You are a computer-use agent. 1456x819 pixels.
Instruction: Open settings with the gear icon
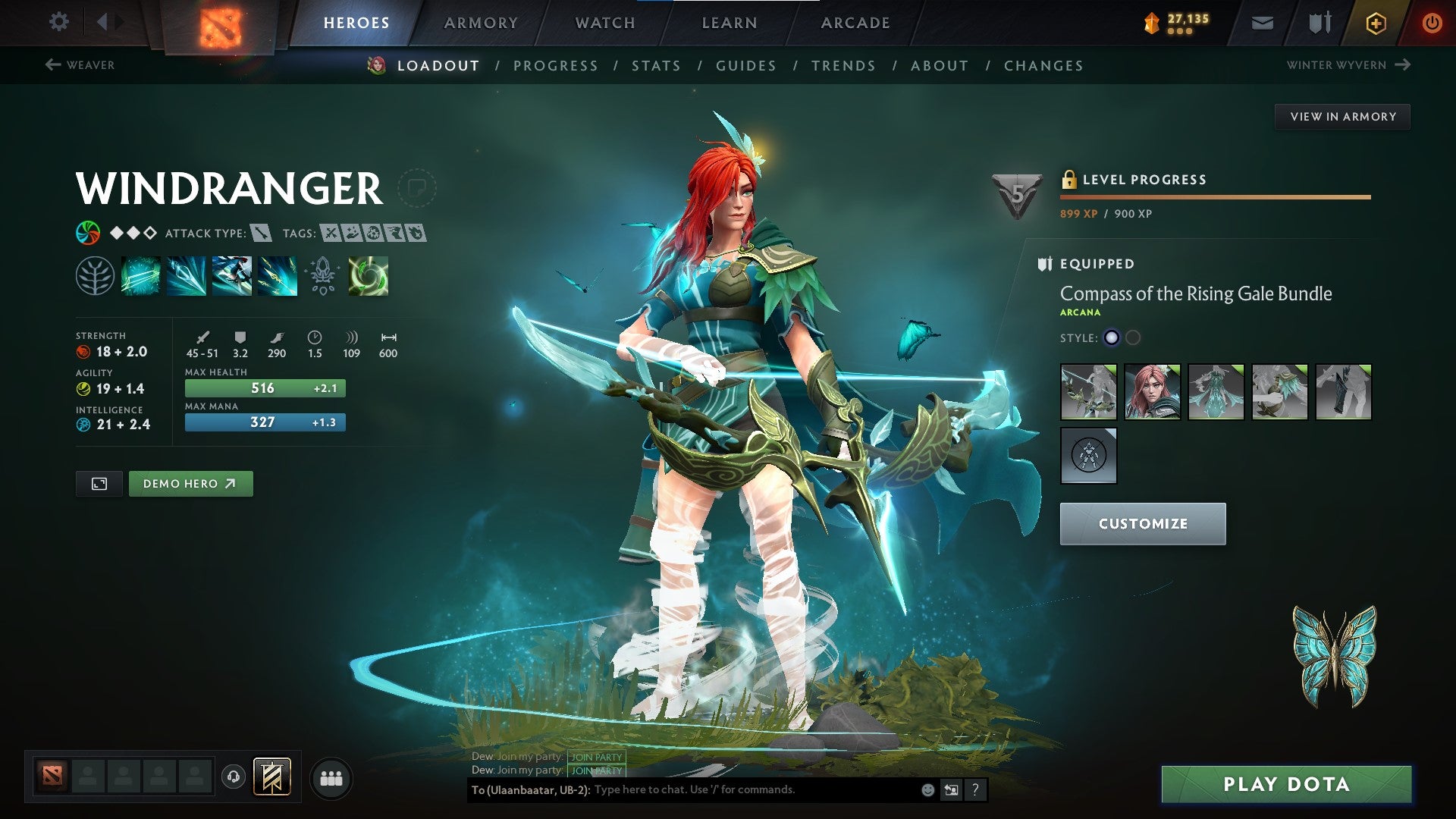click(58, 22)
